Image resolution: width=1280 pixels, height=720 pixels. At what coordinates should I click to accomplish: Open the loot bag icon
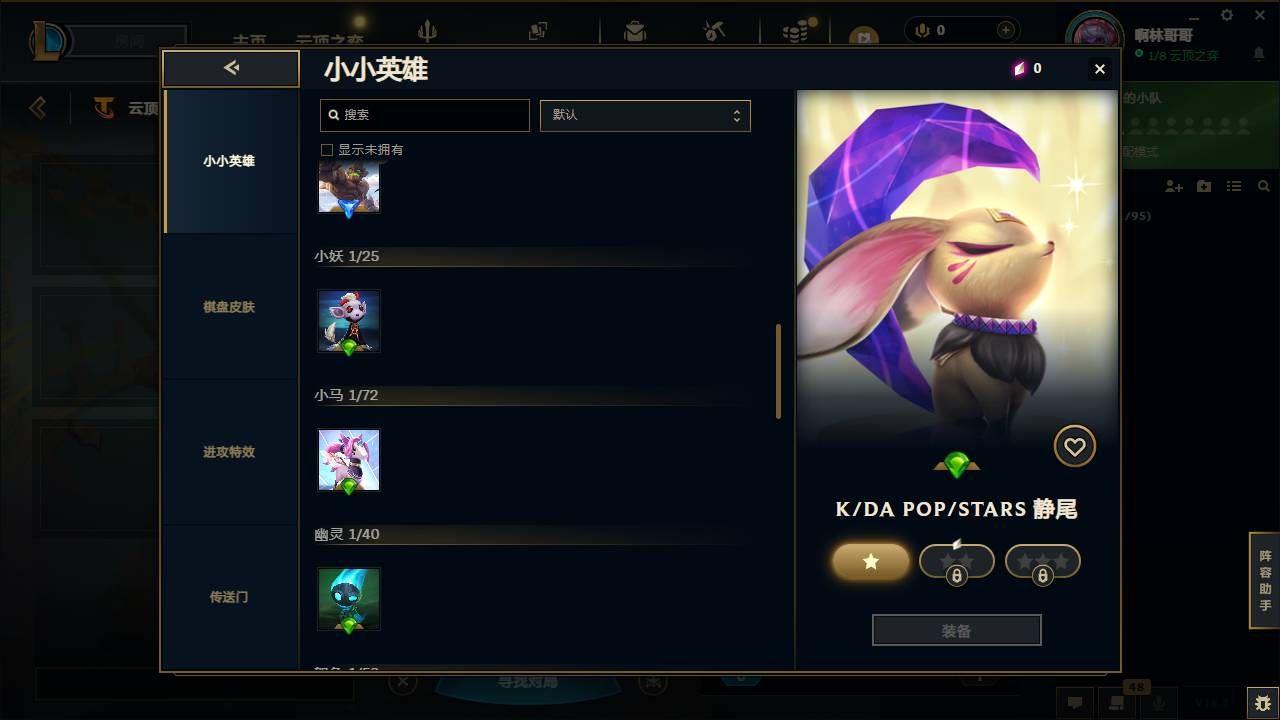pos(635,30)
